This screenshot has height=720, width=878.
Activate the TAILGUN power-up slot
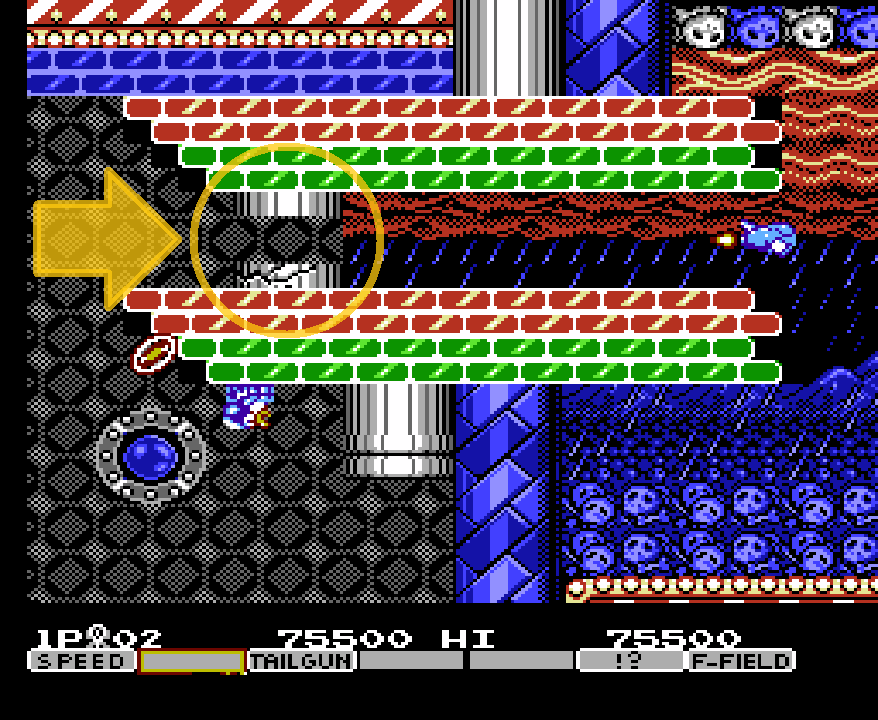pyautogui.click(x=301, y=661)
